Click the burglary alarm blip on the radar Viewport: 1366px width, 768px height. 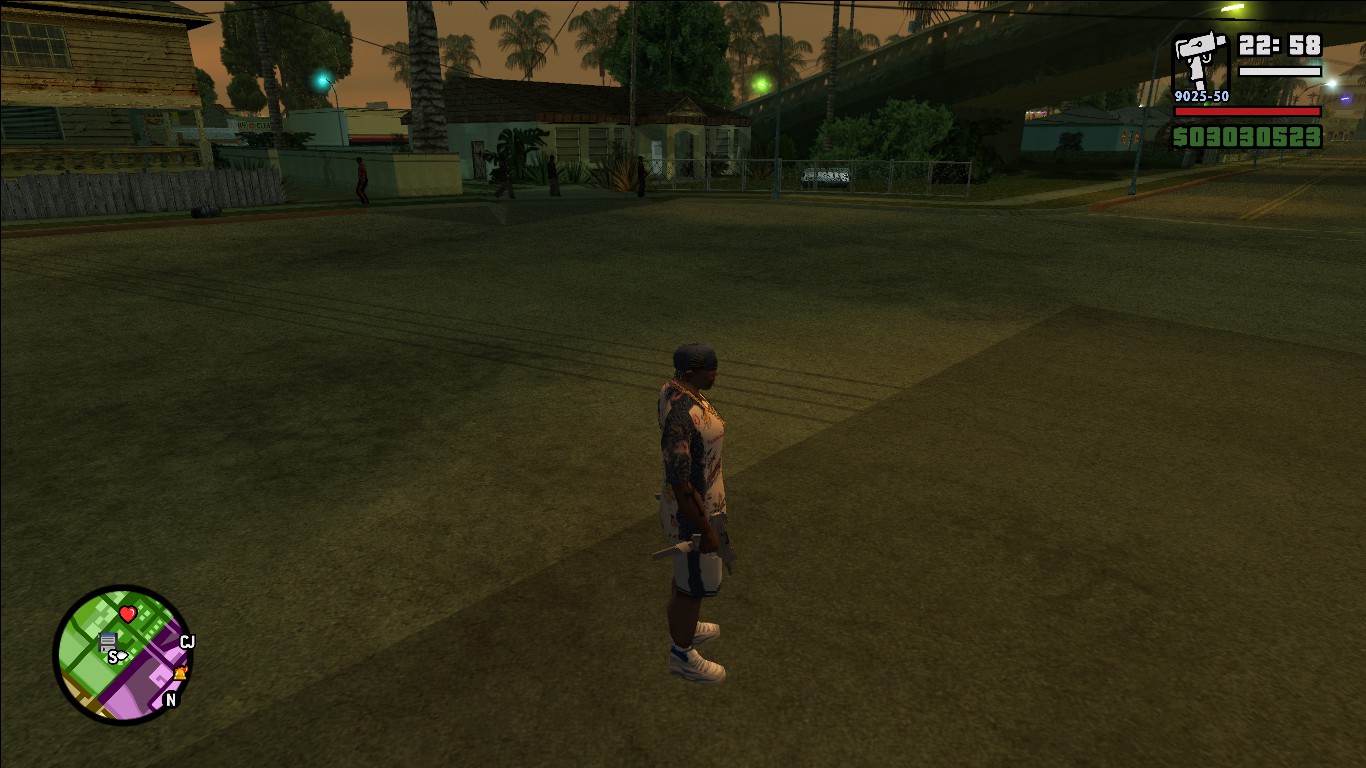(180, 674)
